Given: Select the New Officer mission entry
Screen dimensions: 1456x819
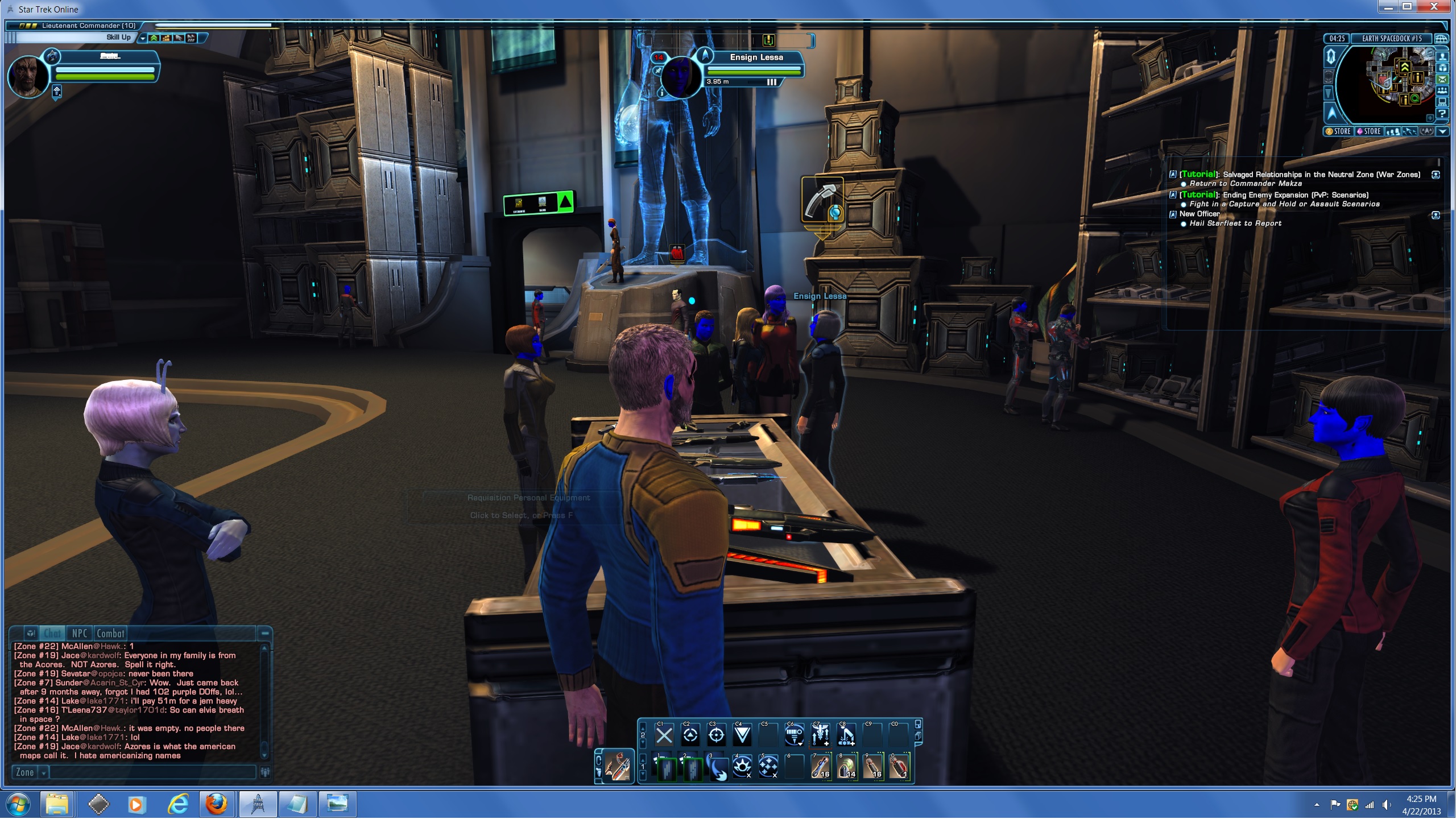Looking at the screenshot, I should pyautogui.click(x=1199, y=214).
